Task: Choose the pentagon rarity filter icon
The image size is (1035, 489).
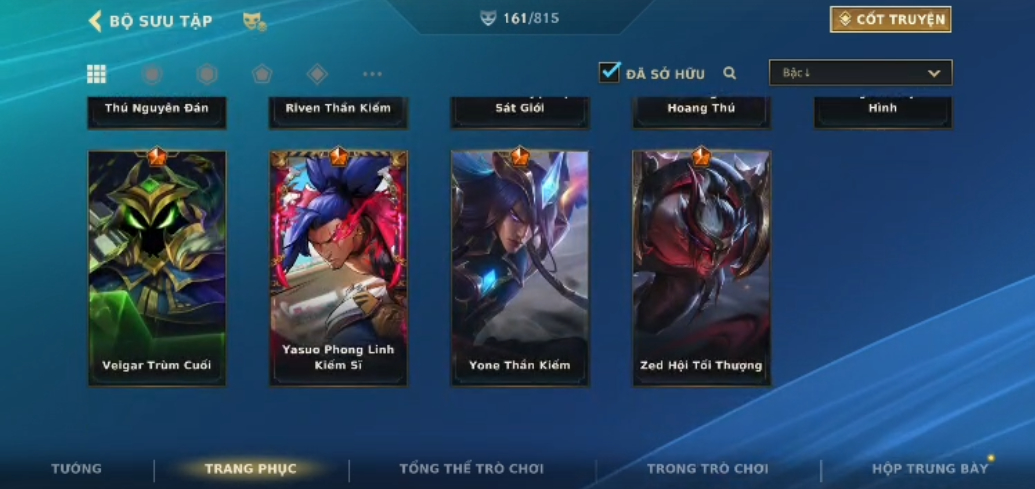Action: pyautogui.click(x=262, y=74)
